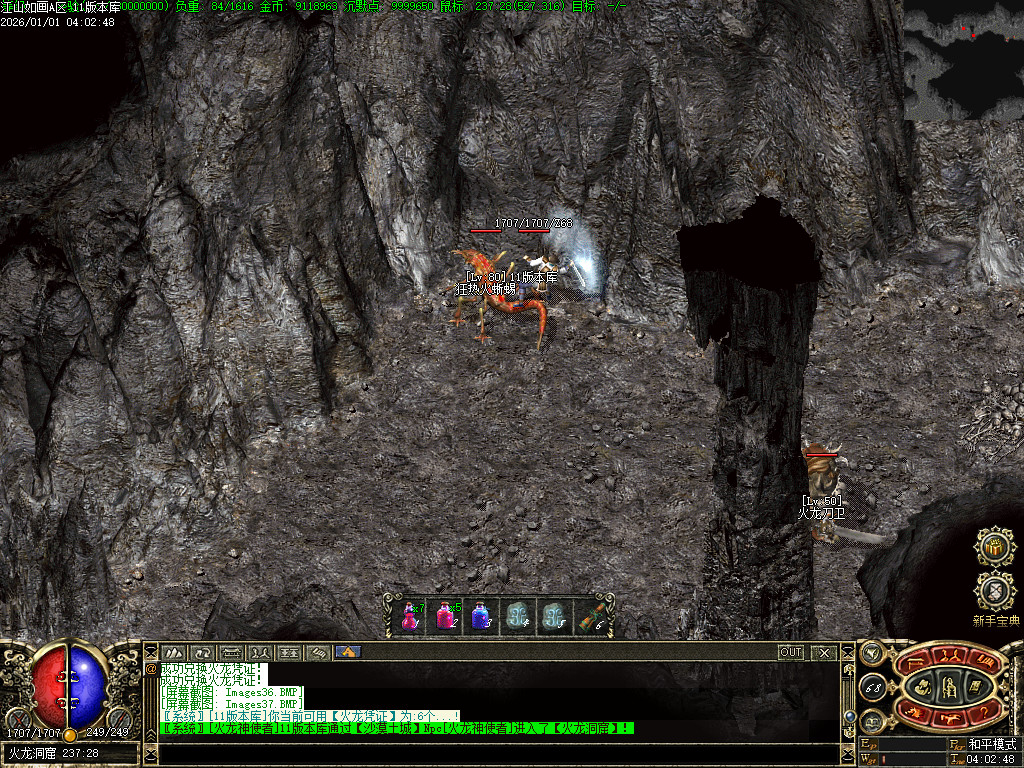
Task: Click the OUT button on chat bar
Action: tap(791, 652)
